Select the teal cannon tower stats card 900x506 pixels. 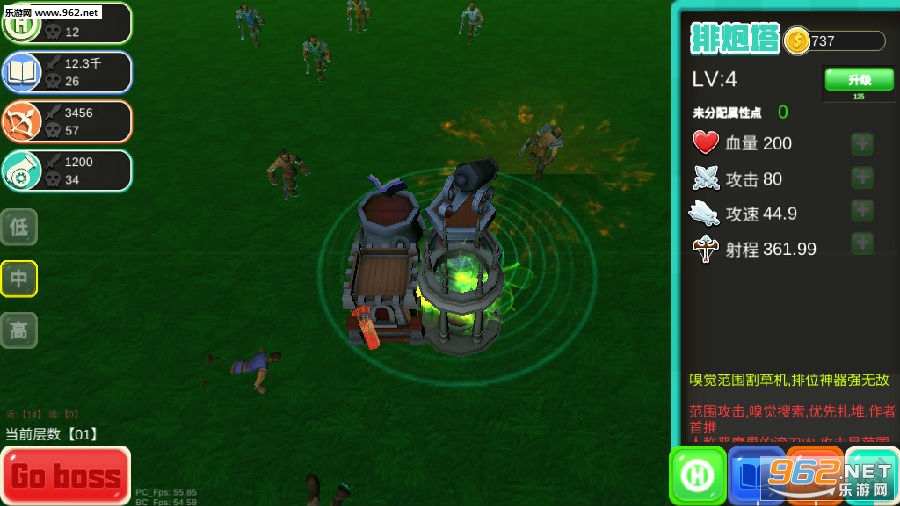[x=66, y=170]
